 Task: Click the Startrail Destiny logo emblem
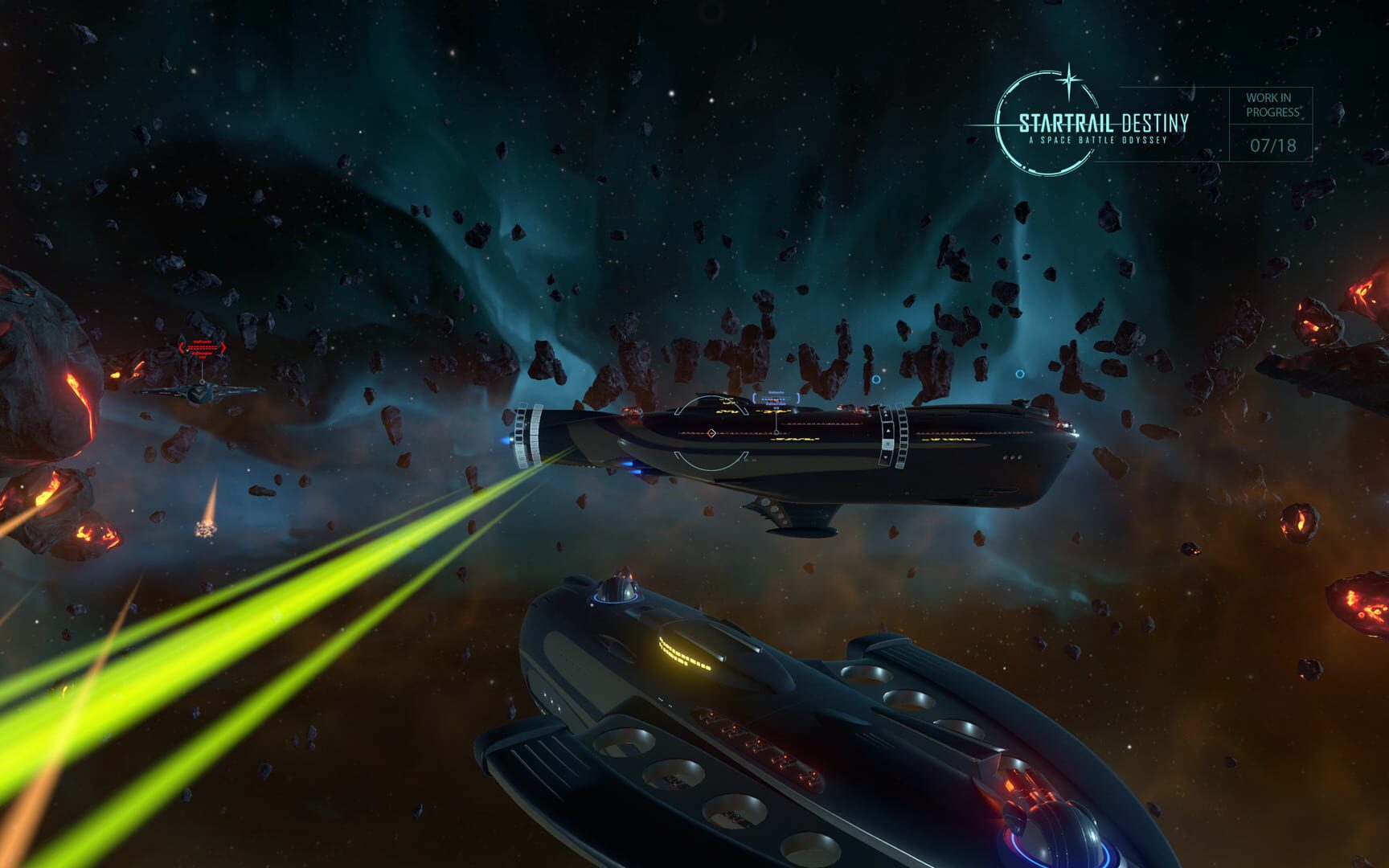click(x=1037, y=121)
